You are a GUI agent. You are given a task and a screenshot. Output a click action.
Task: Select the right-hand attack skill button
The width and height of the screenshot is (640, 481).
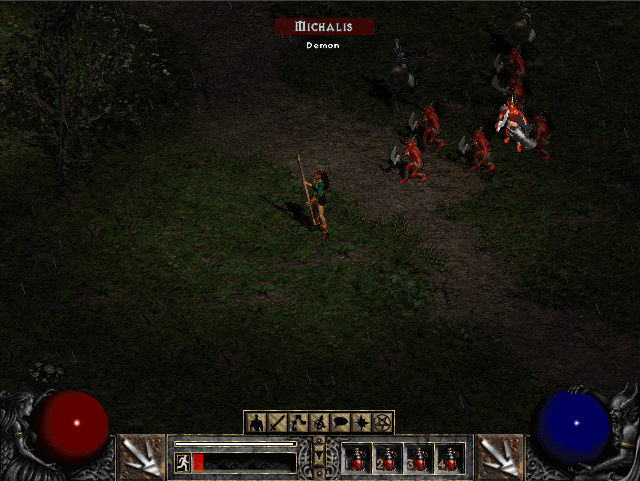point(498,457)
